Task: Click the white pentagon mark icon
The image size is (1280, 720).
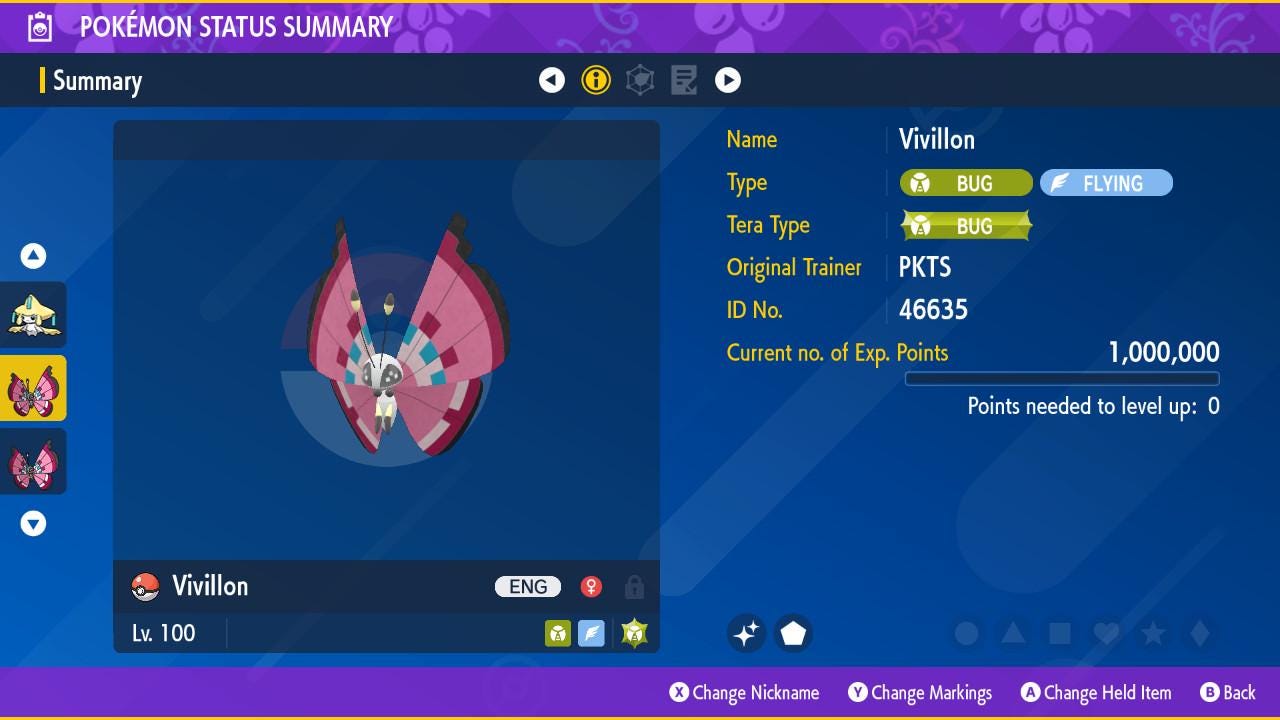Action: coord(793,633)
